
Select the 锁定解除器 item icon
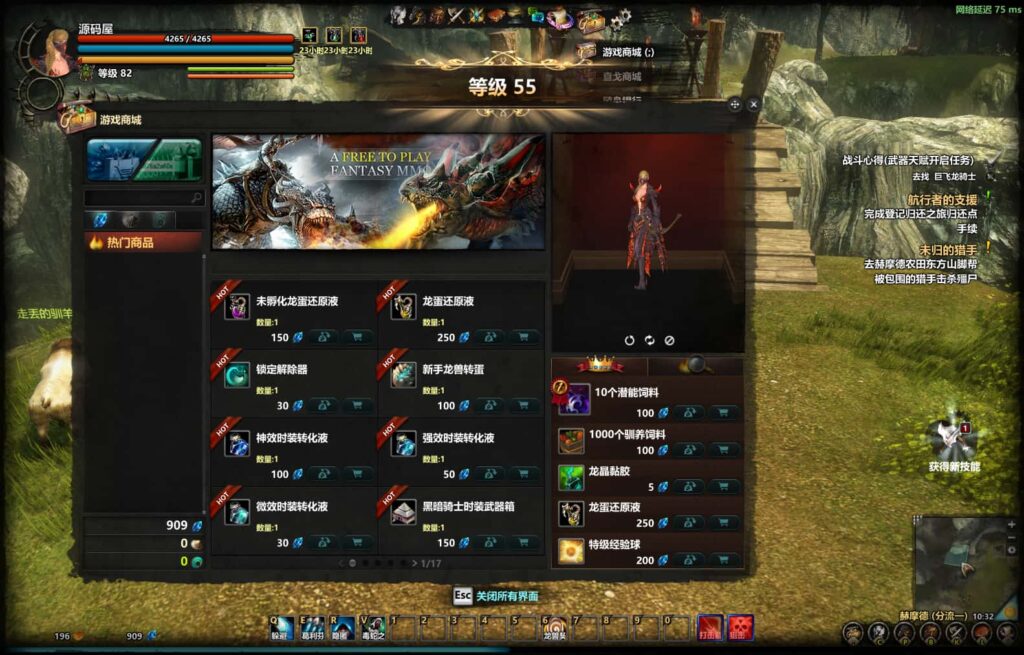(237, 374)
